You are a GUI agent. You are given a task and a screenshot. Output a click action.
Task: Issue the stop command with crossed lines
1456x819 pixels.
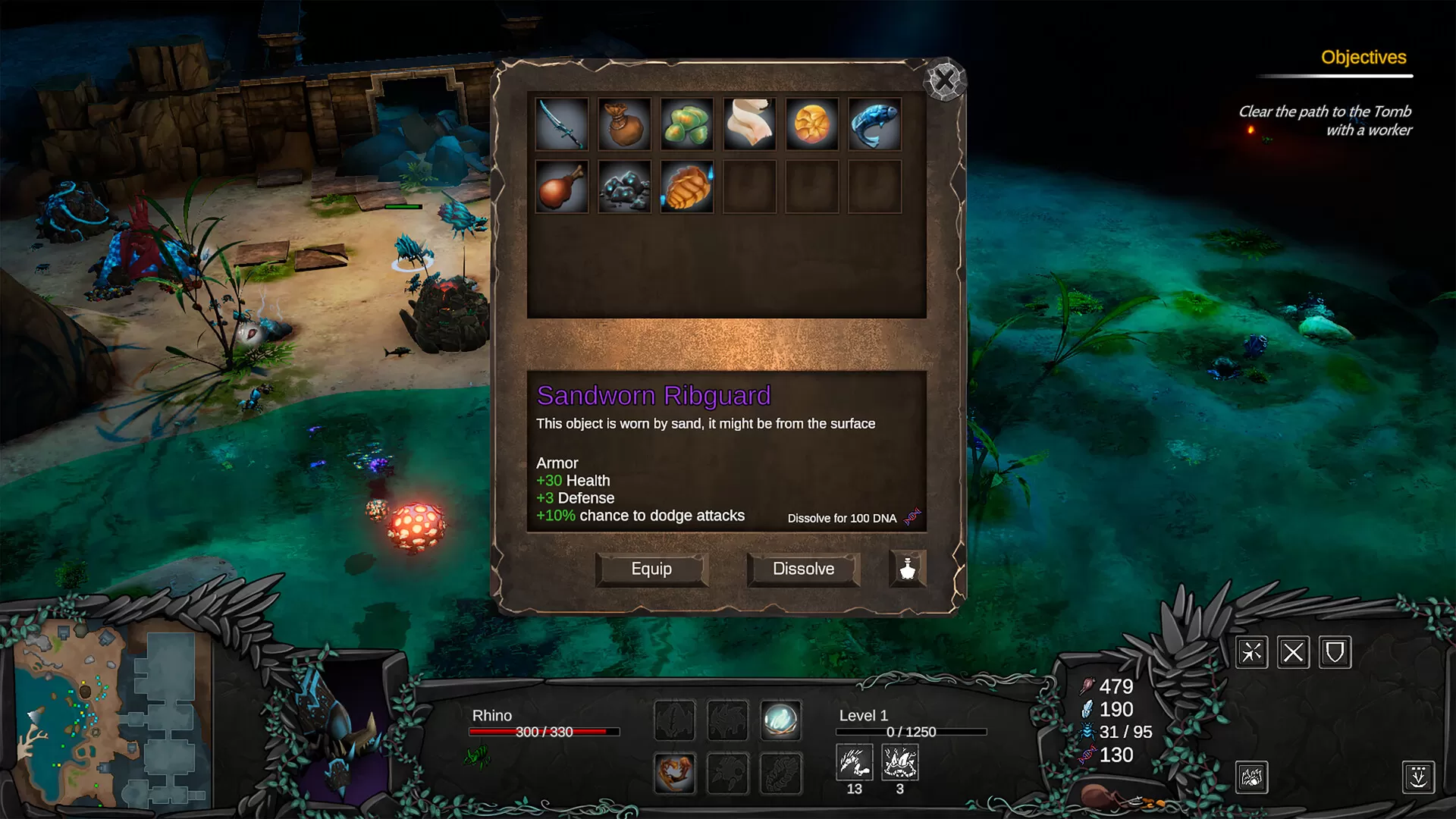pyautogui.click(x=1293, y=652)
